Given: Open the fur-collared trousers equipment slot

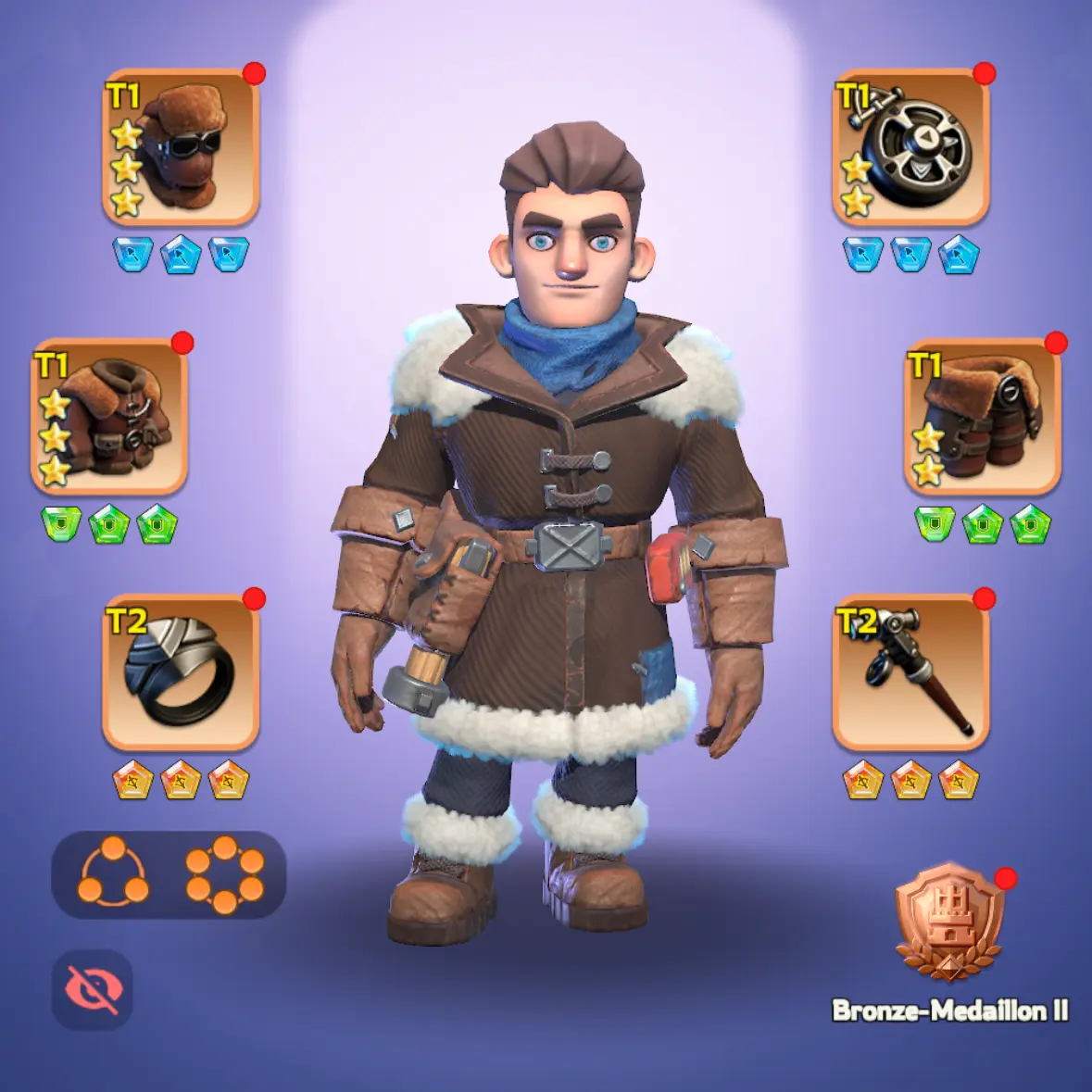Looking at the screenshot, I should click(982, 416).
